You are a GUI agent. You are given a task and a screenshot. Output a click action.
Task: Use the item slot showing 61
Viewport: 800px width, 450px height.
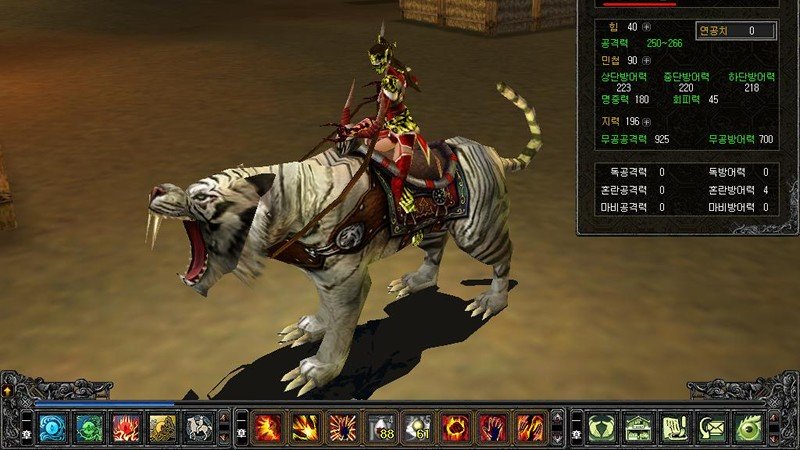click(x=418, y=428)
